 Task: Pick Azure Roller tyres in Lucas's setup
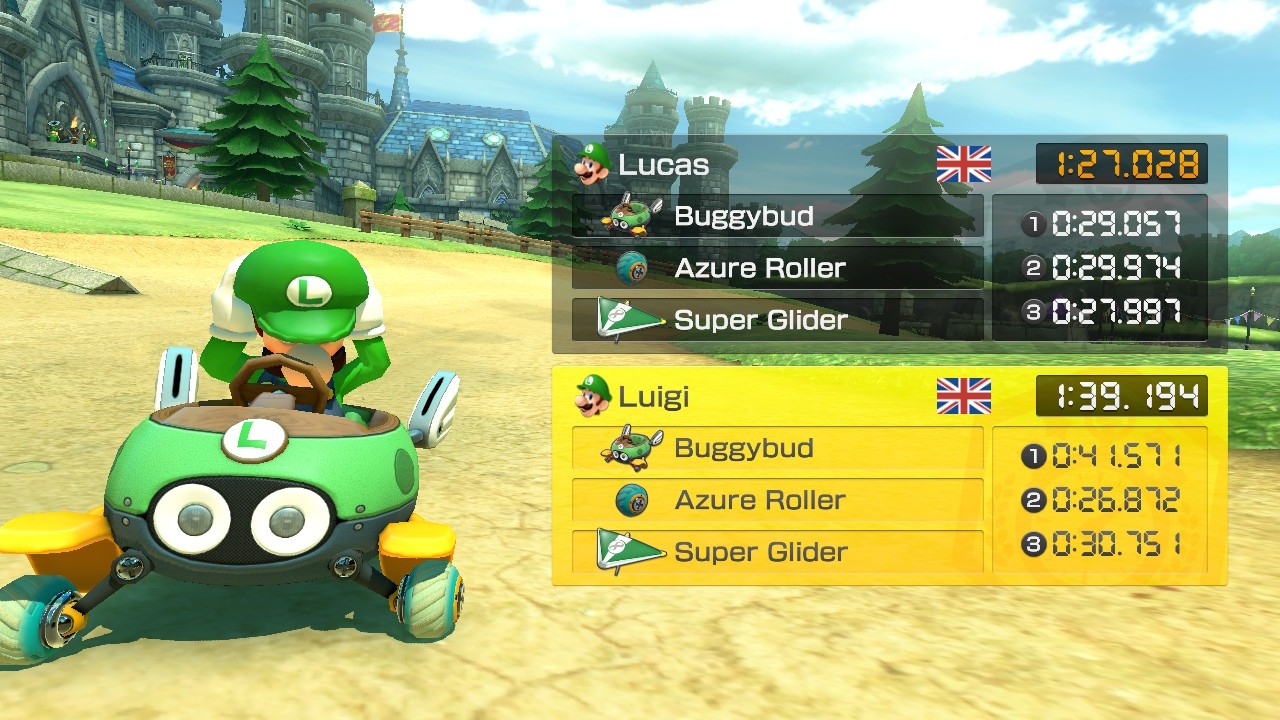(777, 268)
